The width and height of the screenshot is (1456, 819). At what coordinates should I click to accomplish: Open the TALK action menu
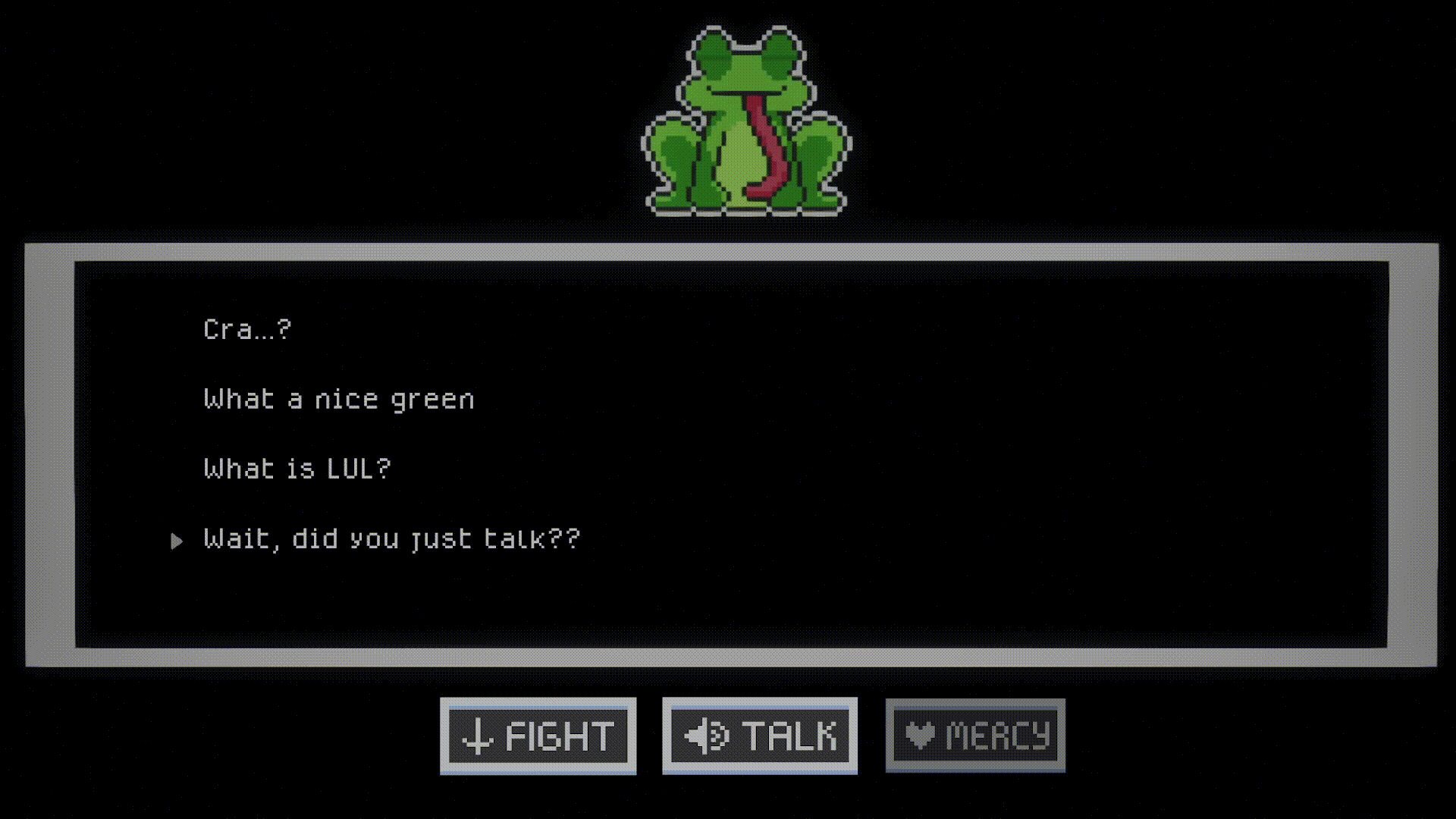758,734
